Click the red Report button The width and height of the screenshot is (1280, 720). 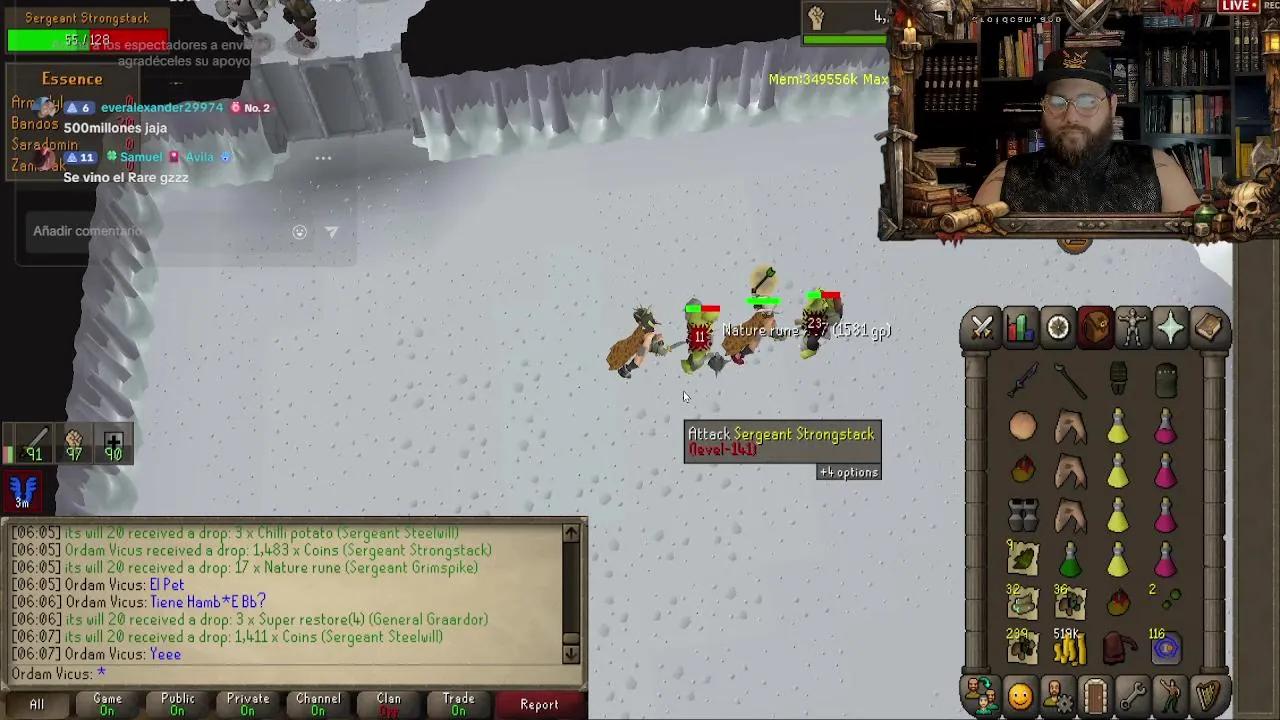(540, 704)
